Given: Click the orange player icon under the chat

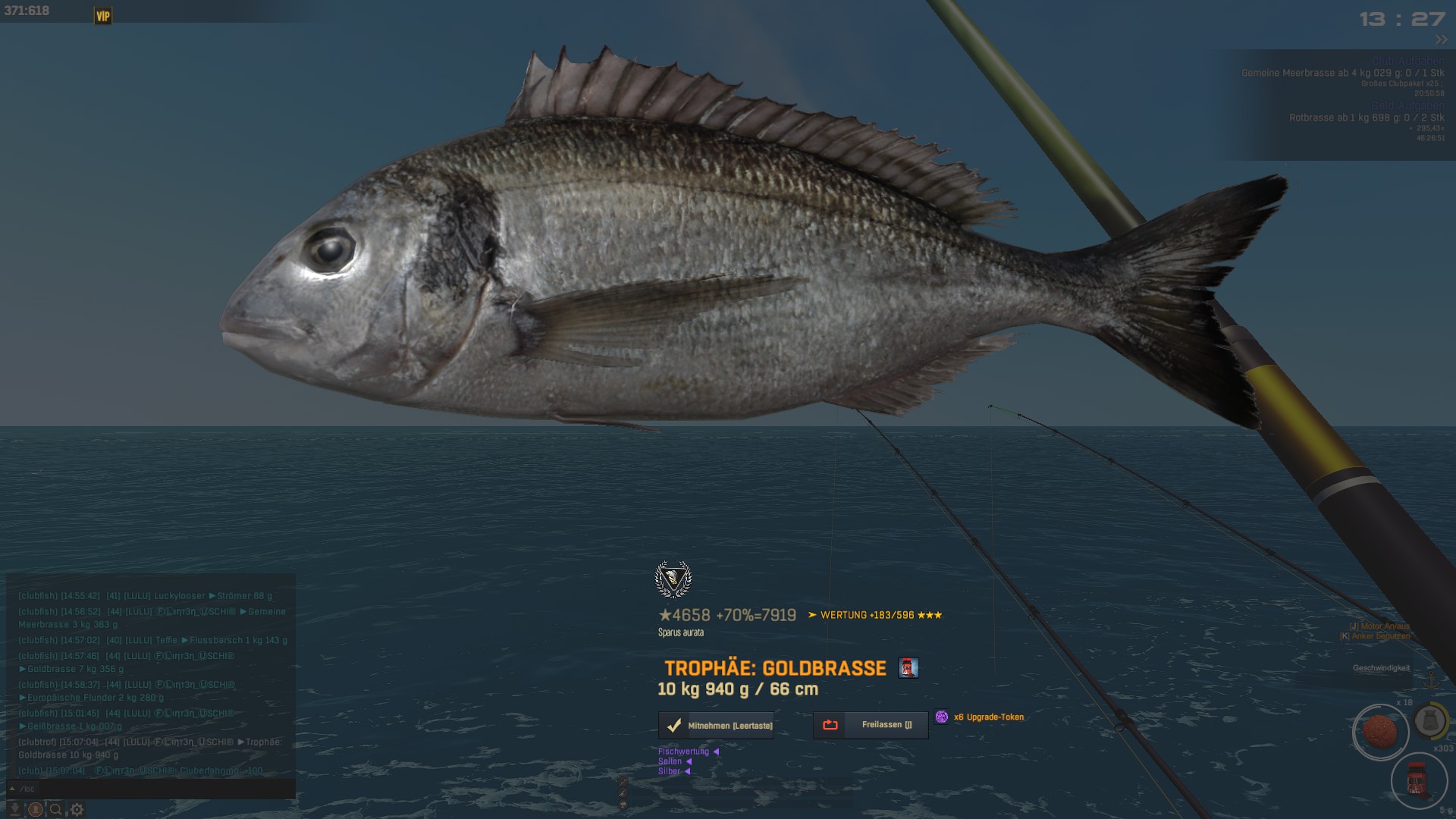Looking at the screenshot, I should (x=35, y=810).
